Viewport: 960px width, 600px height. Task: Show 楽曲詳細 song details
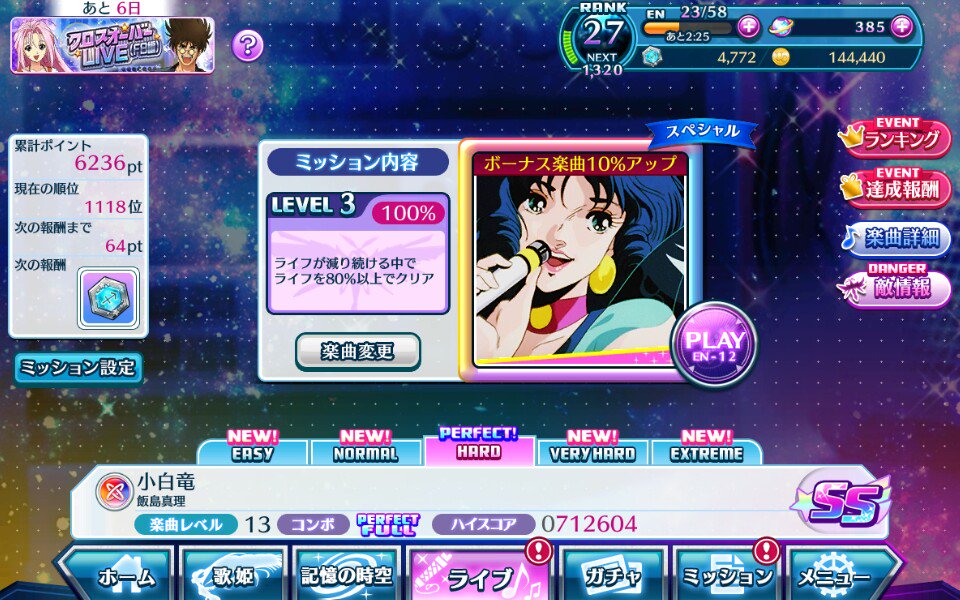click(x=897, y=238)
